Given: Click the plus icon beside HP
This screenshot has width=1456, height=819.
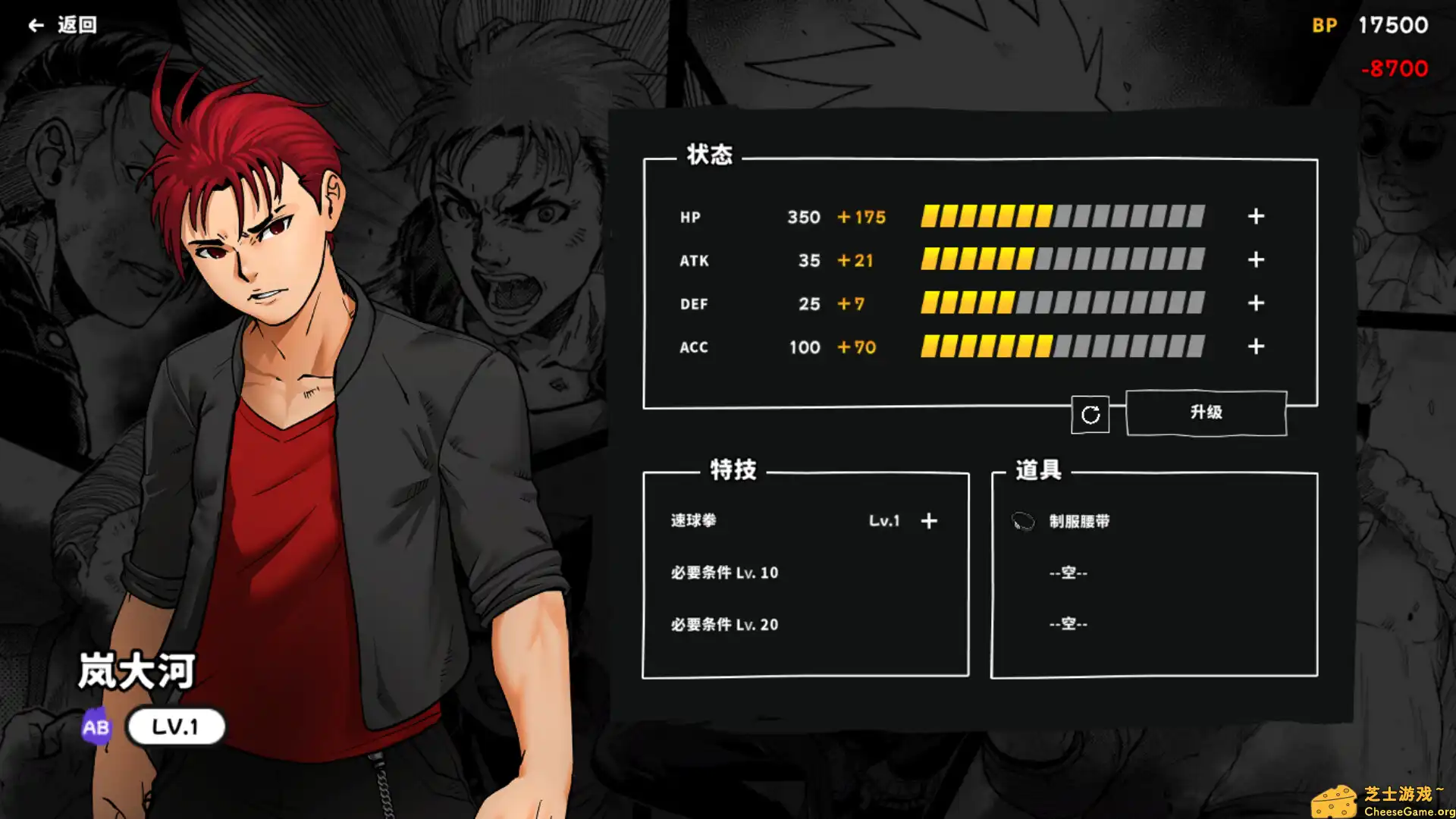Looking at the screenshot, I should (1255, 217).
